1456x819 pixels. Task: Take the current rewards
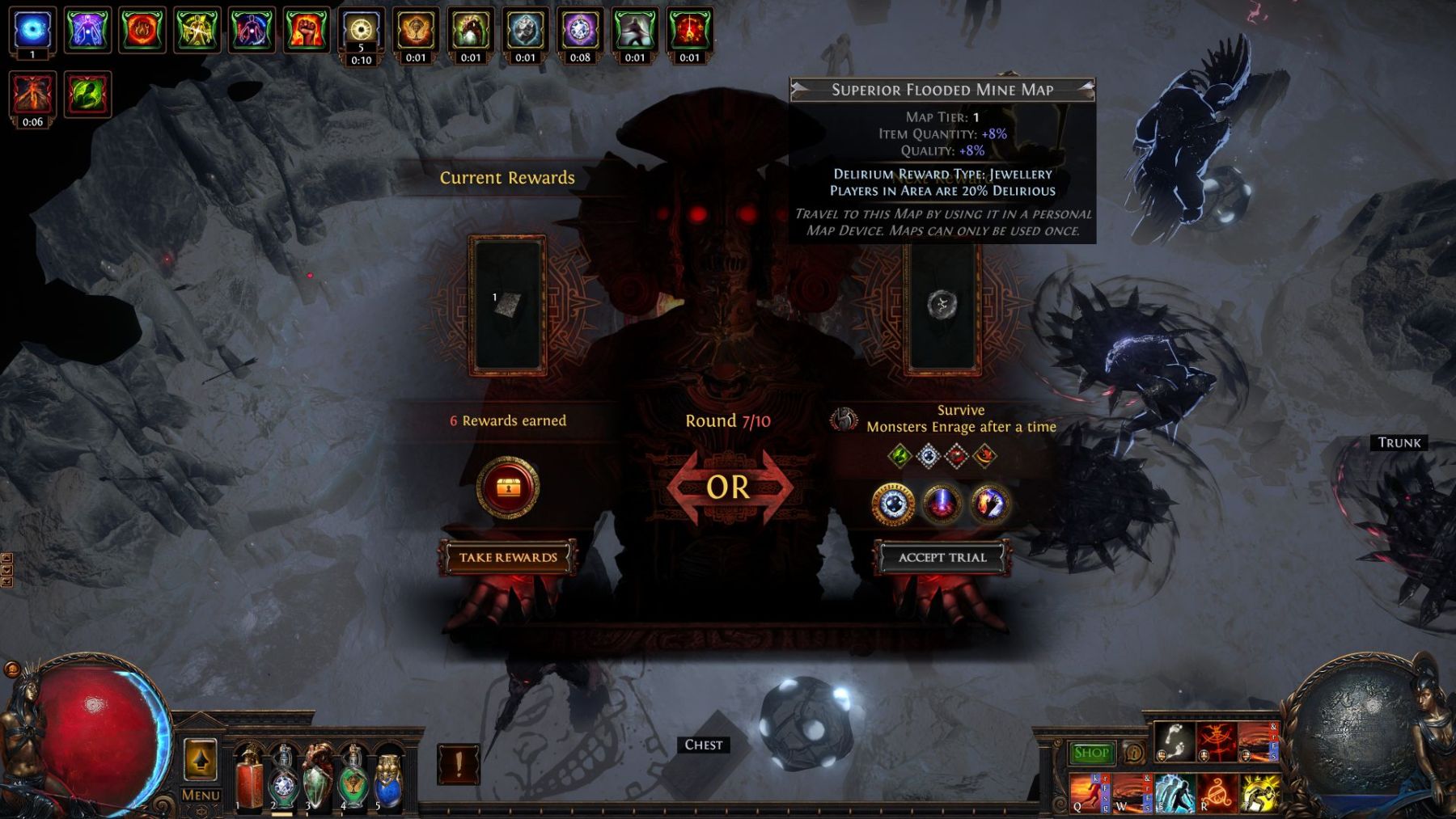pyautogui.click(x=508, y=557)
